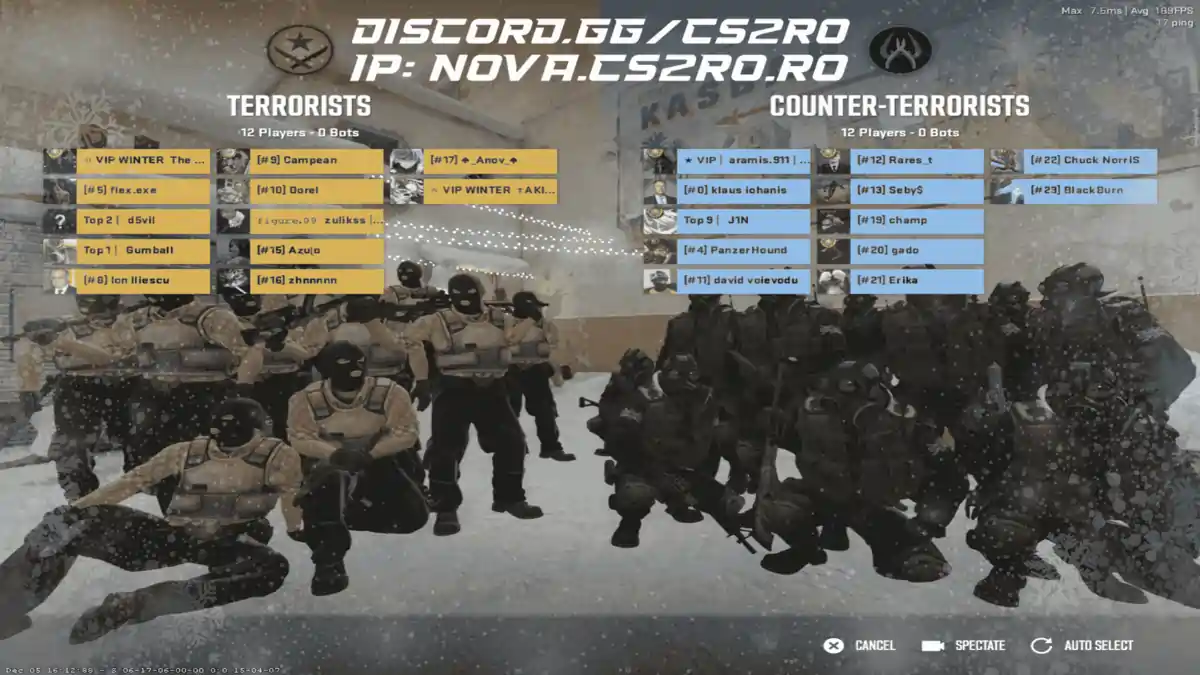This screenshot has width=1200, height=675.
Task: Join the Terrorists team
Action: [299, 106]
